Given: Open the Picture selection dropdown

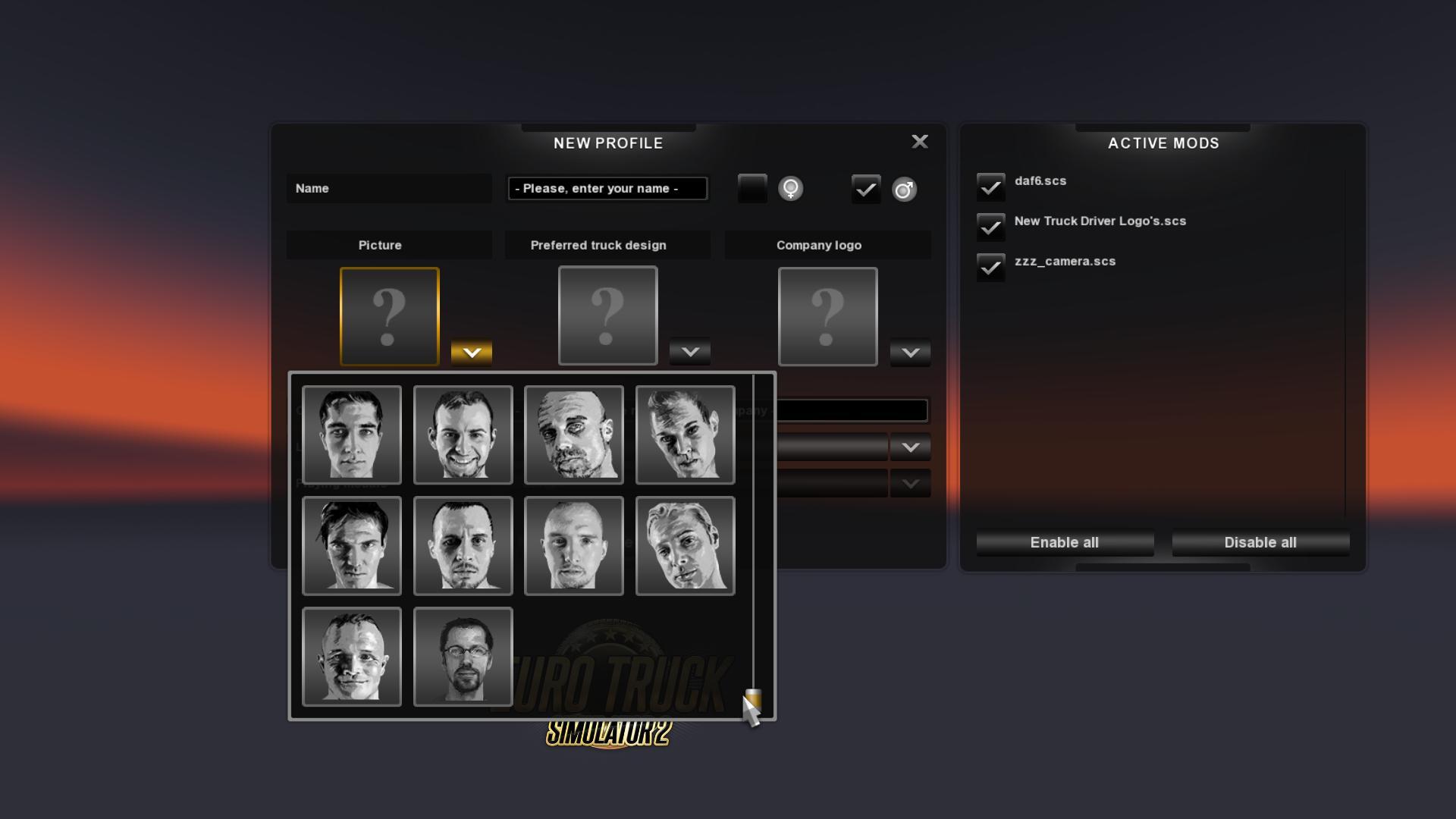Looking at the screenshot, I should (x=472, y=351).
